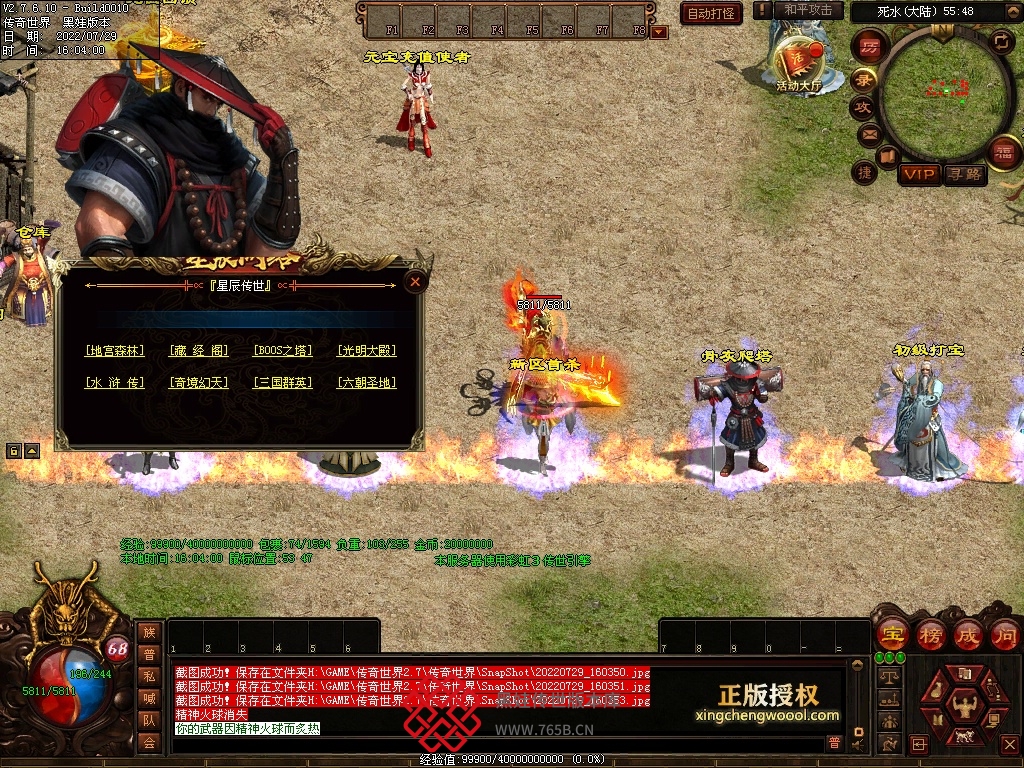Screen dimensions: 1024x768
Task: Choose the 光明大殿 link
Action: [x=367, y=351]
